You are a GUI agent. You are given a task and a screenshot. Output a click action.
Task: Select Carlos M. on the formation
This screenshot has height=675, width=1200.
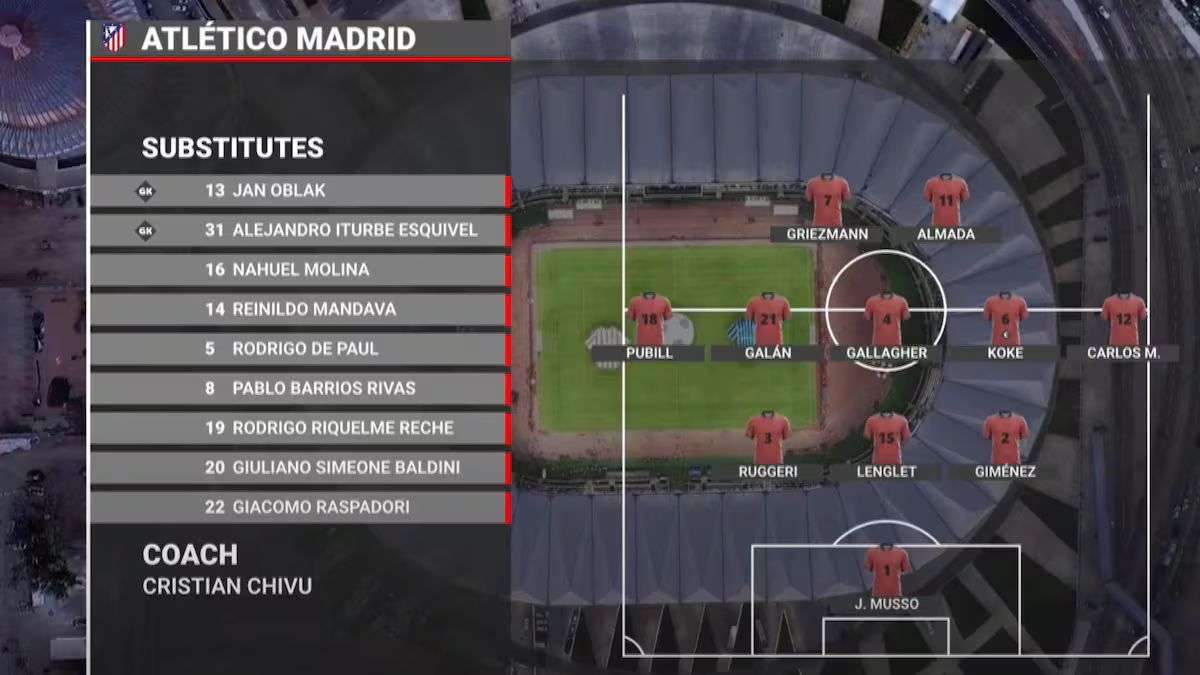click(x=1124, y=318)
